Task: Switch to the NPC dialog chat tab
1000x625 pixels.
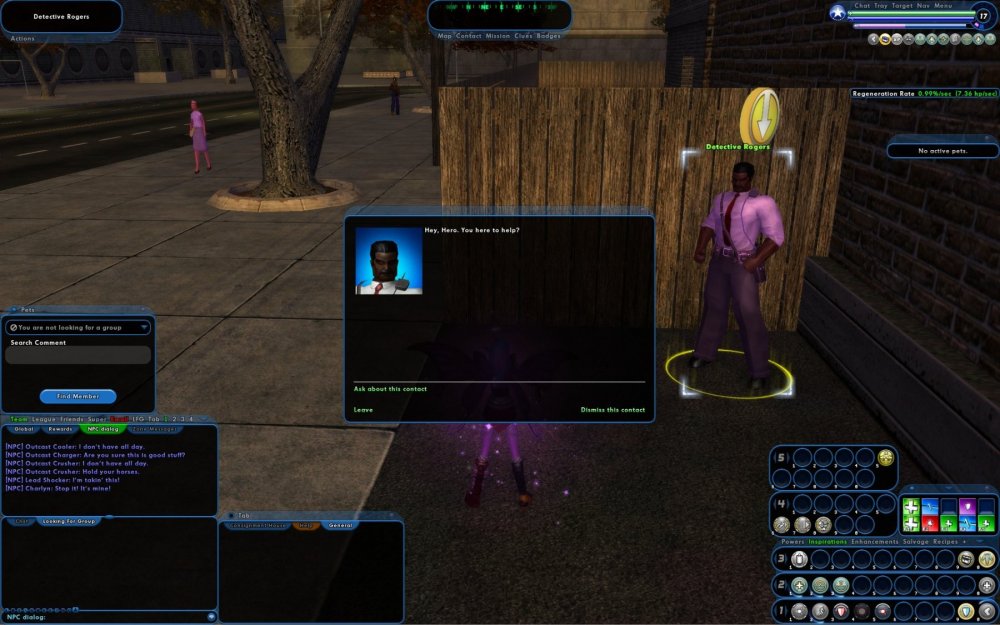Action: pos(104,429)
